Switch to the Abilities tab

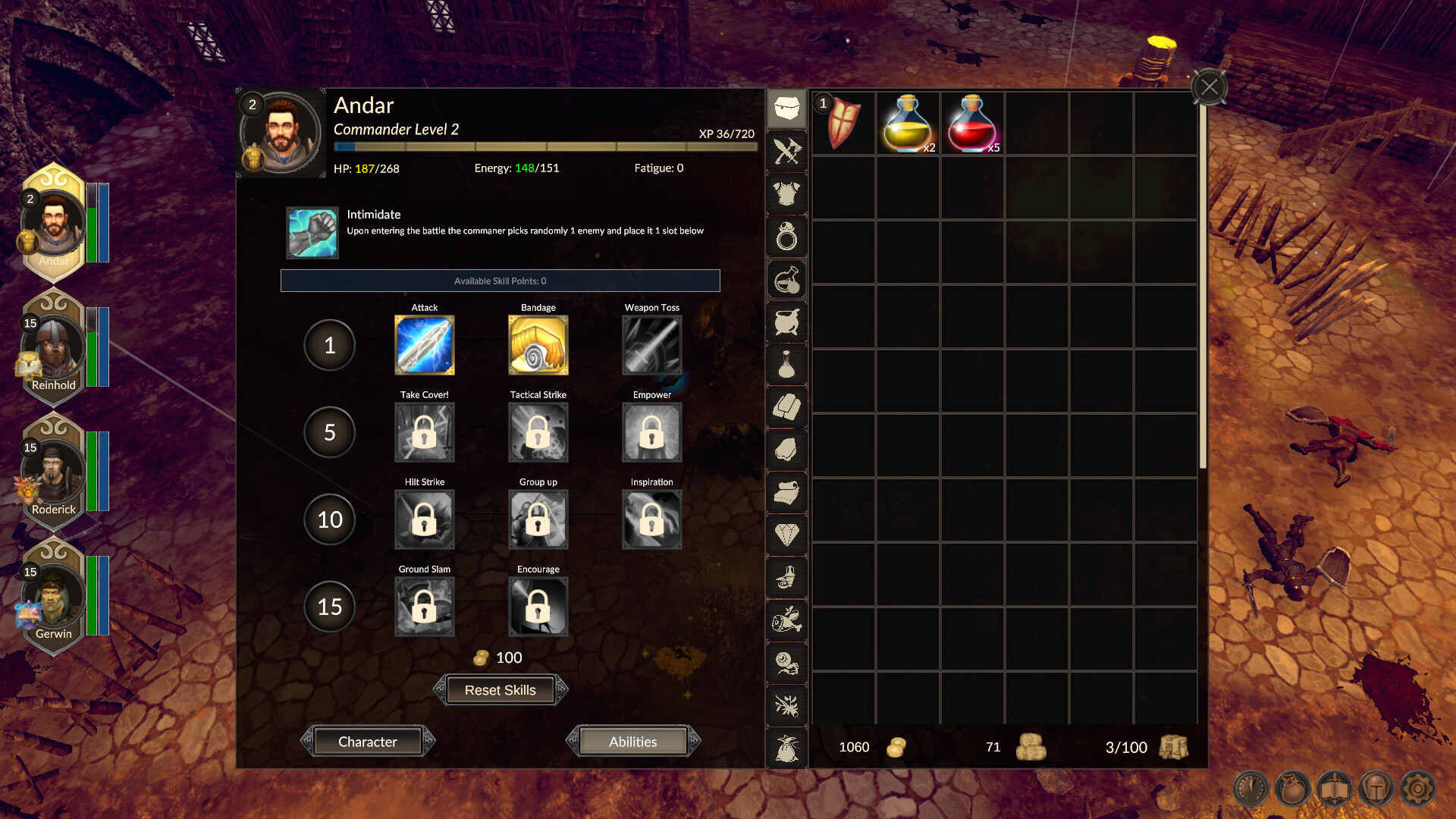coord(634,741)
